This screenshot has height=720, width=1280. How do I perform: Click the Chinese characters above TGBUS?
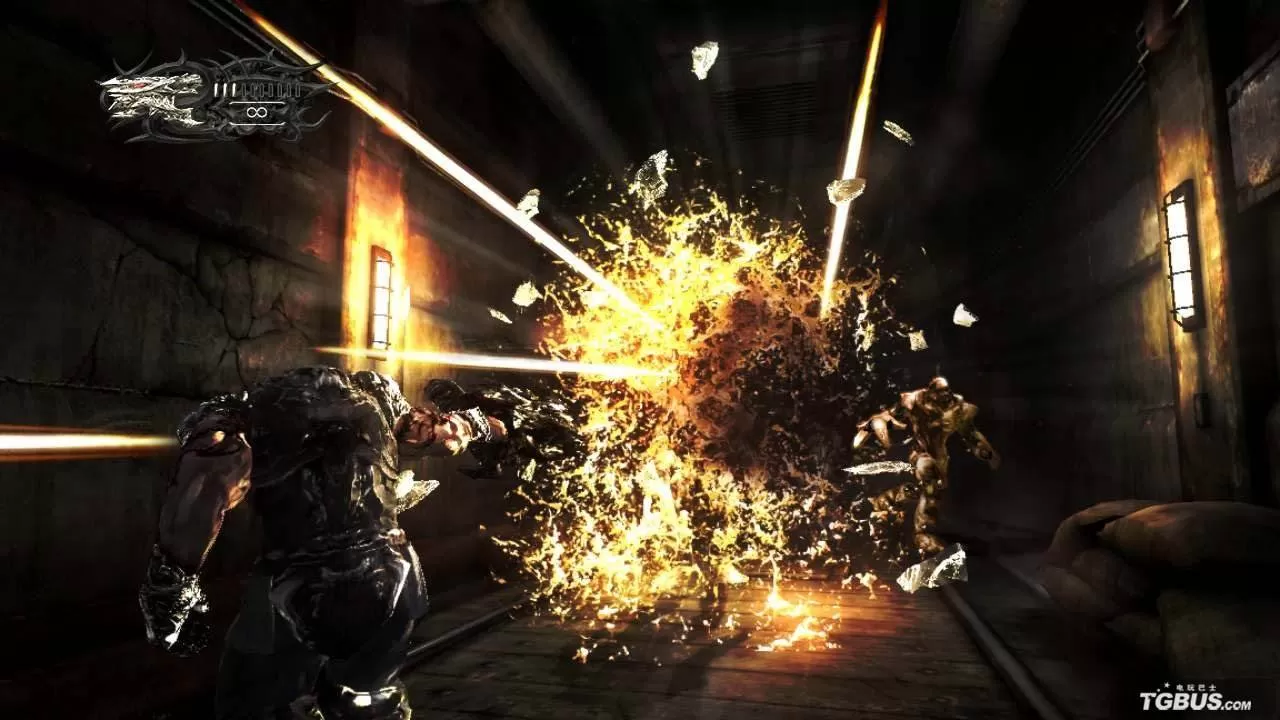(1196, 687)
